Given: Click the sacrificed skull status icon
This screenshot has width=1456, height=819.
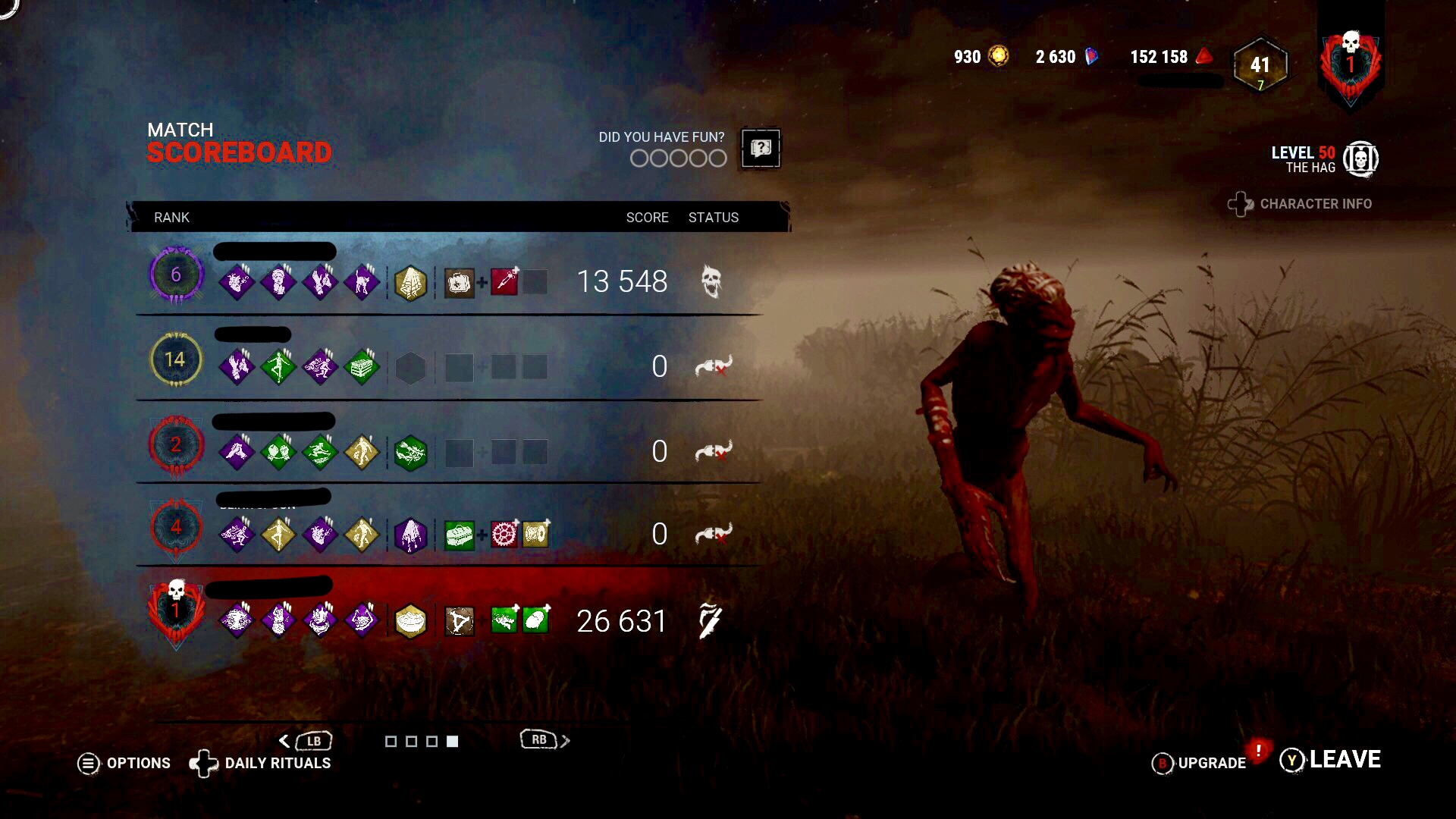Looking at the screenshot, I should point(711,281).
